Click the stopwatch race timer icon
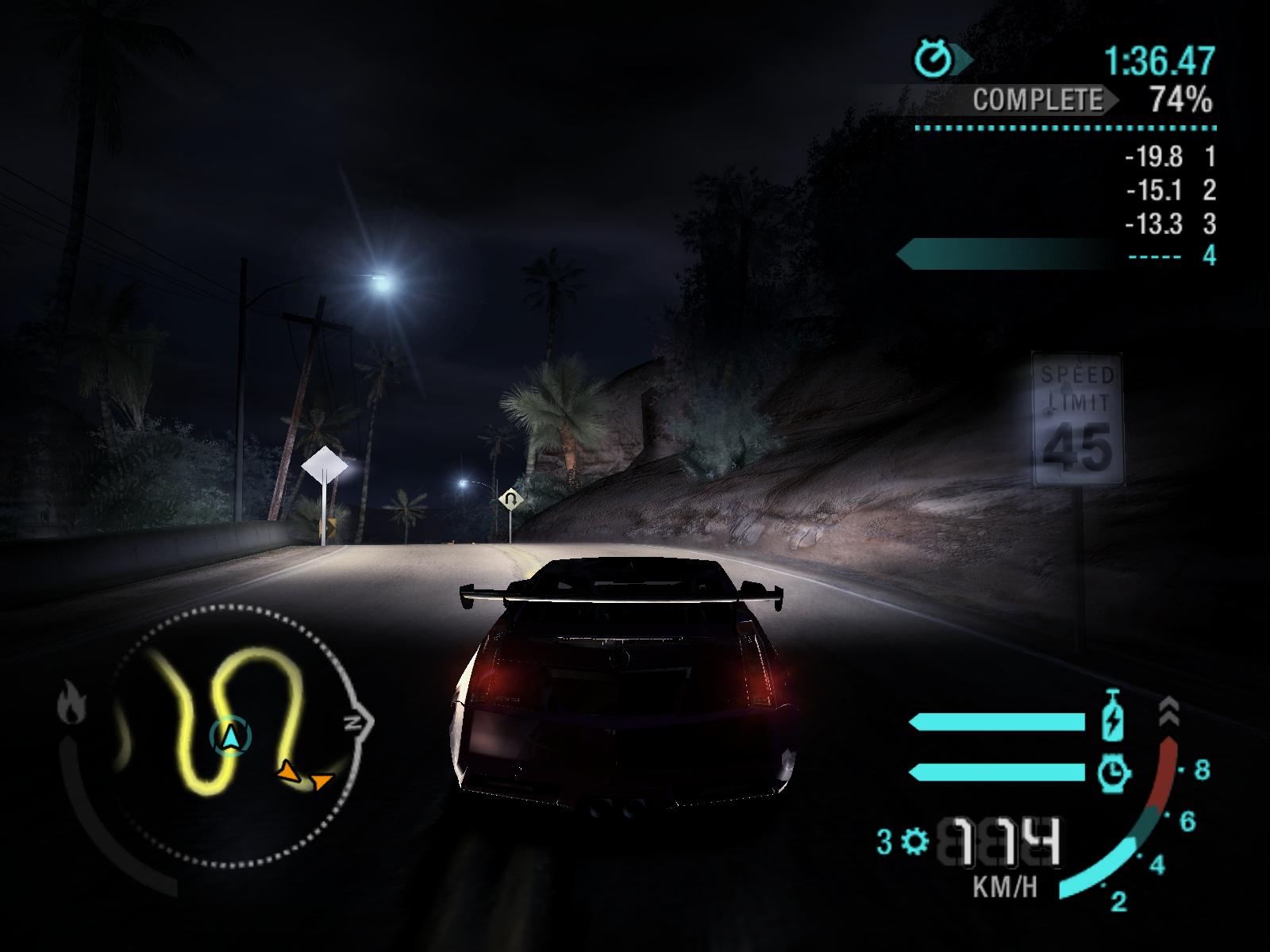This screenshot has height=952, width=1270. click(933, 58)
